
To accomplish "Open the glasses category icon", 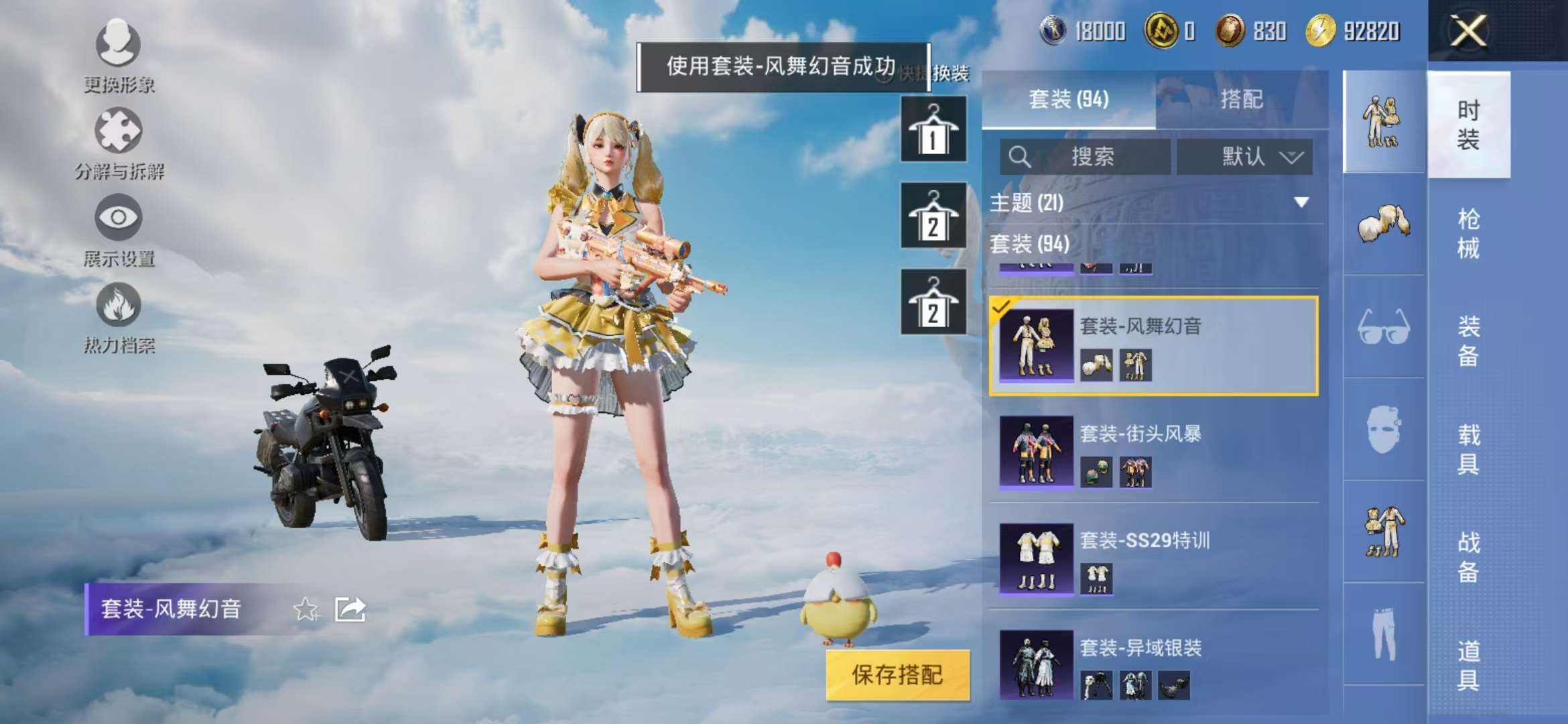I will [x=1384, y=328].
